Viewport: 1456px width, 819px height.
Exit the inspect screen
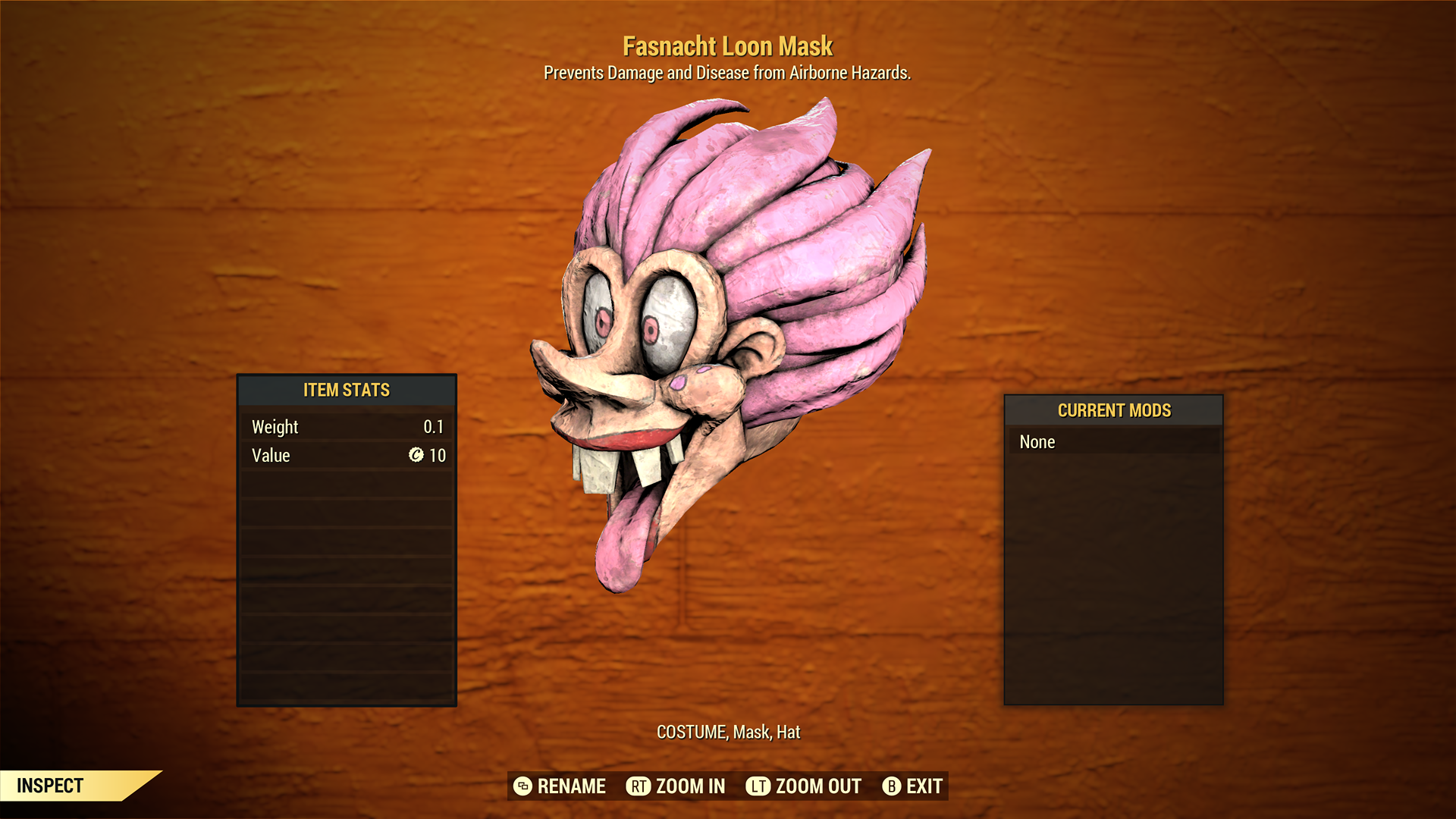click(912, 786)
